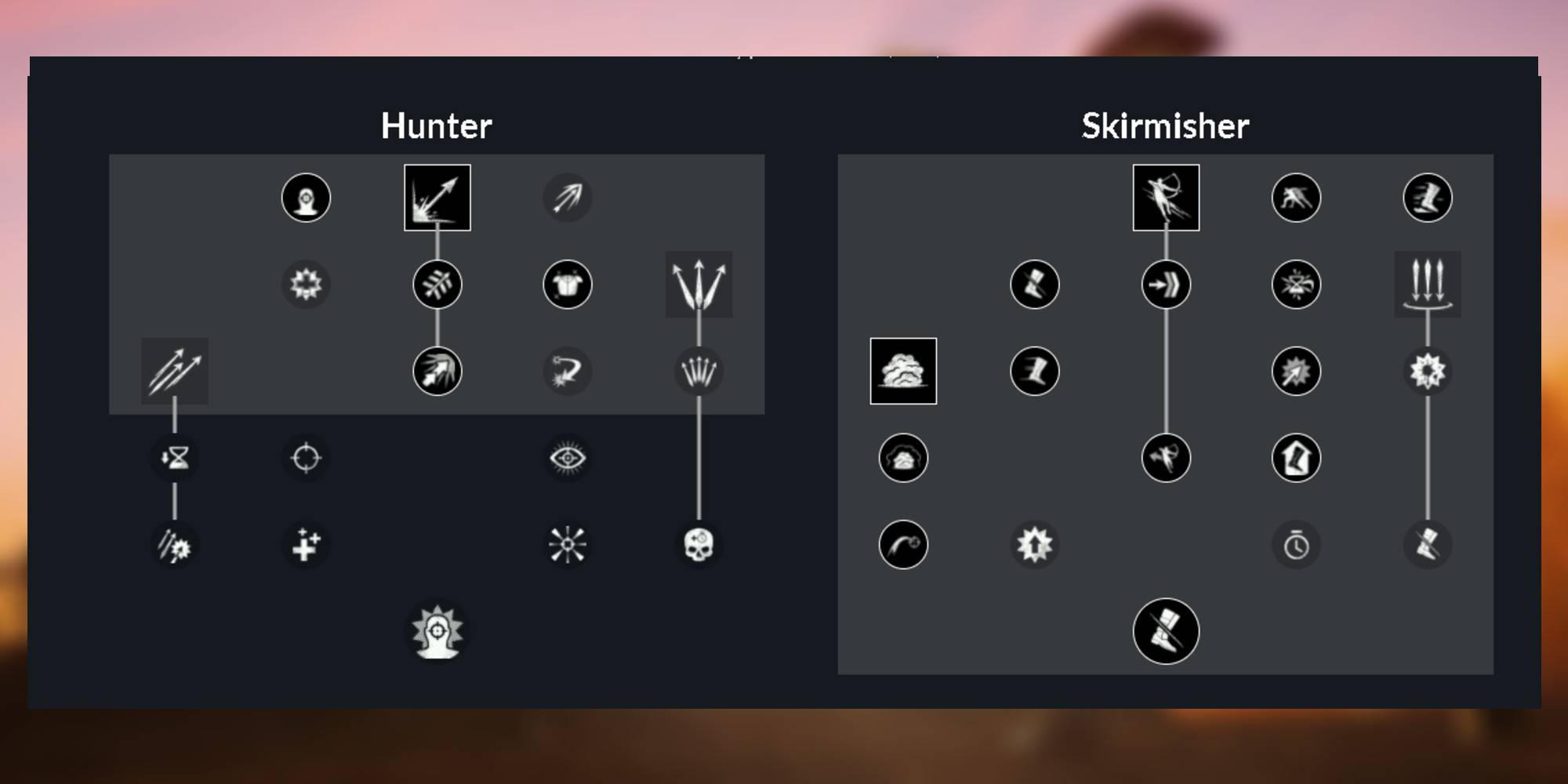Open the Skirmisher skill tree tab
The height and width of the screenshot is (784, 1568).
pos(1165,125)
